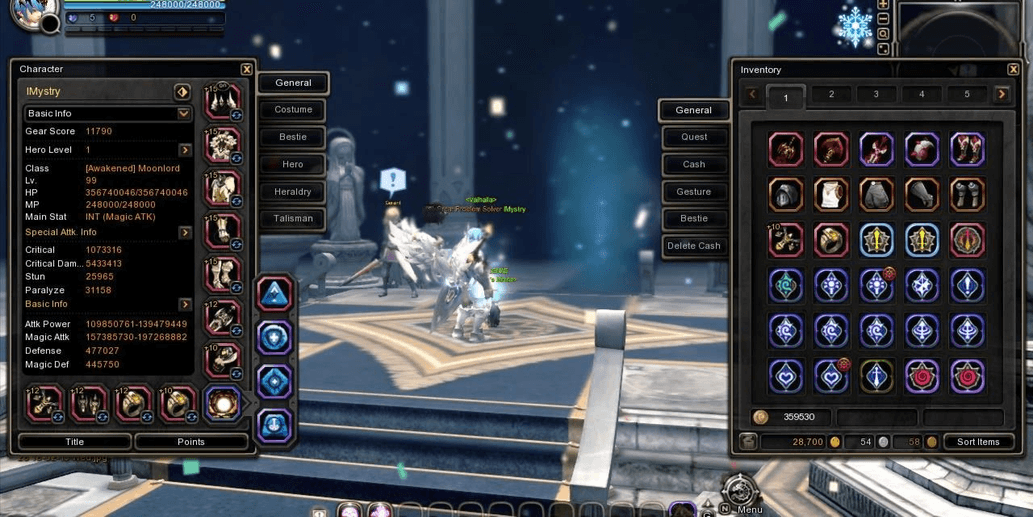Show the Gesture inventory tab
Image resolution: width=1033 pixels, height=517 pixels.
coord(694,191)
